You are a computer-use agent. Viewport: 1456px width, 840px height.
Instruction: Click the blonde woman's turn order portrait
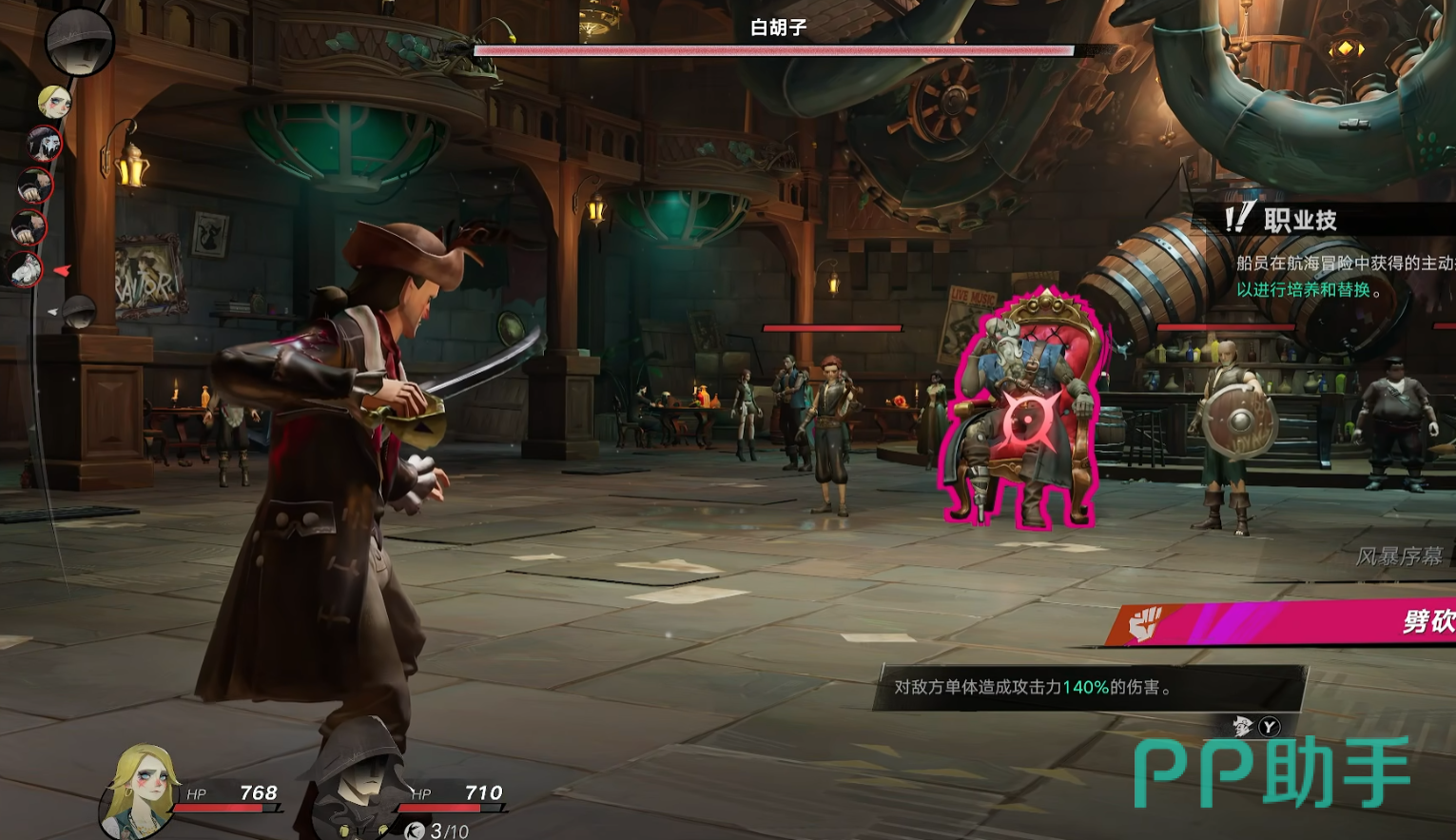click(x=54, y=102)
